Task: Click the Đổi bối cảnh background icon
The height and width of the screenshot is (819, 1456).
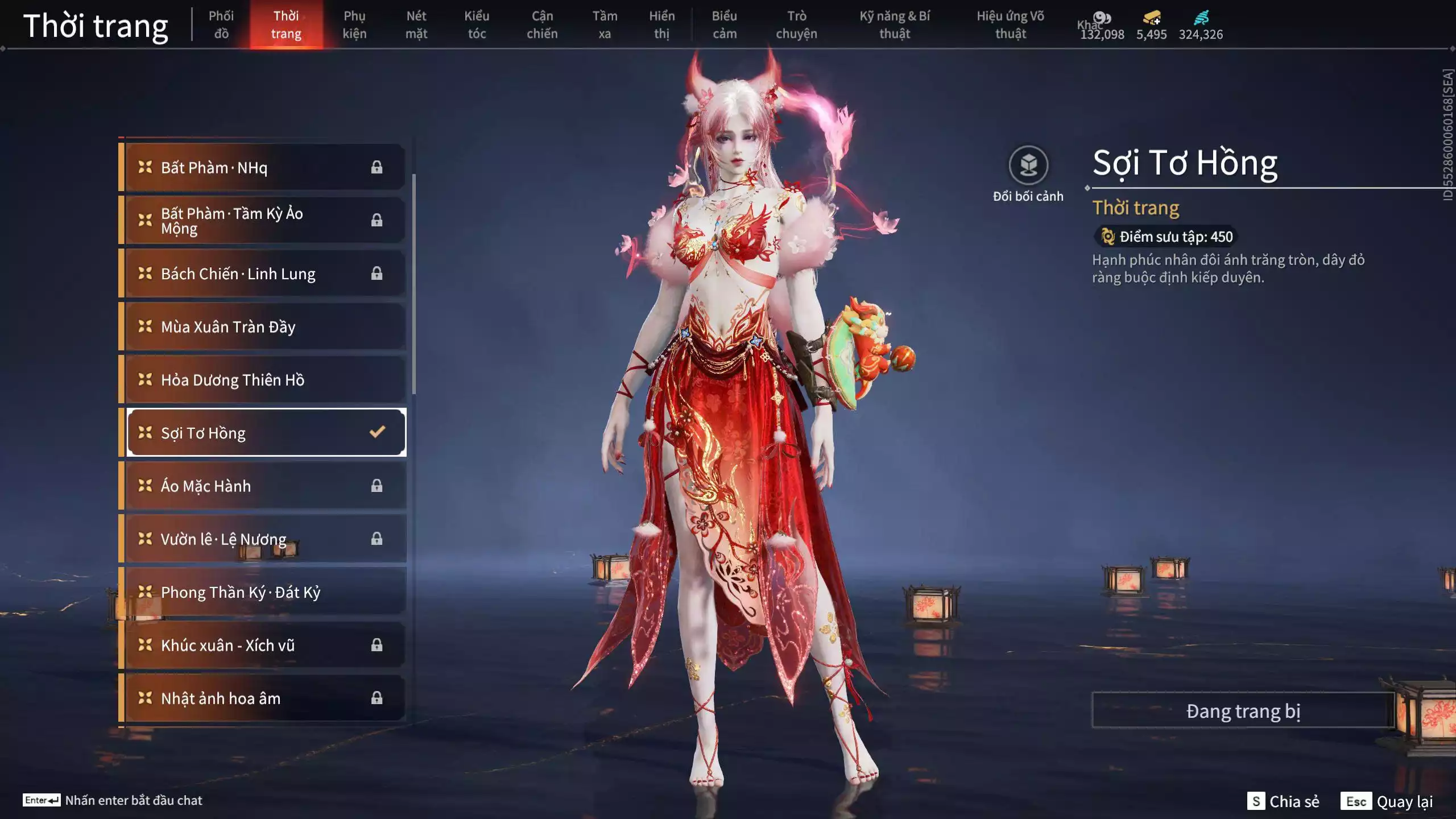Action: [x=1028, y=166]
